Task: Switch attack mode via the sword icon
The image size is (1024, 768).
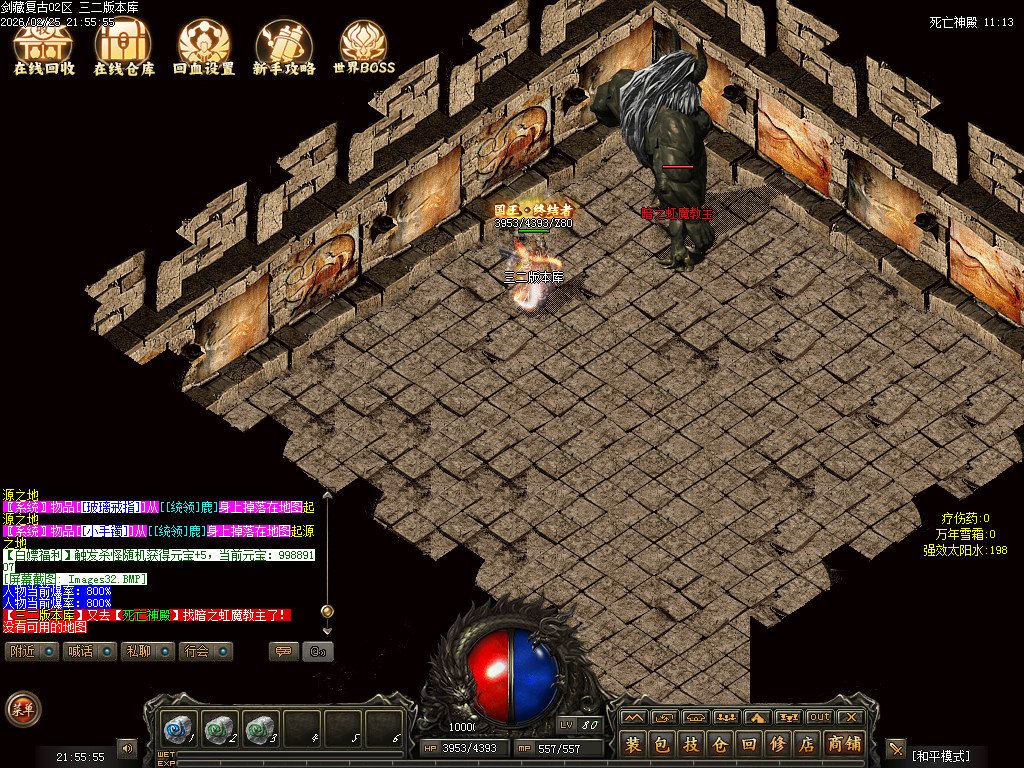Action: pyautogui.click(x=895, y=747)
